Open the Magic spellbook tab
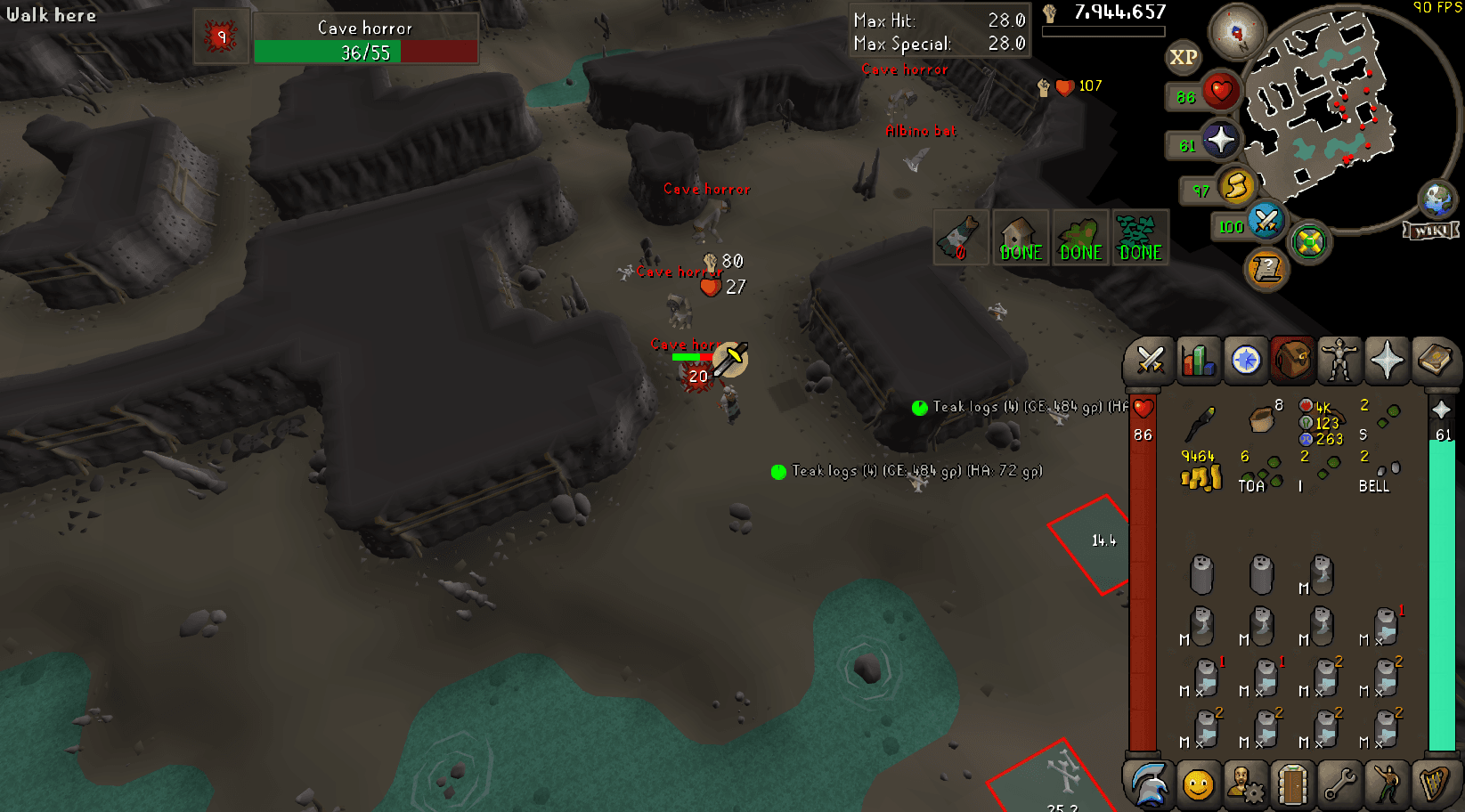The height and width of the screenshot is (812, 1465). coord(1435,361)
